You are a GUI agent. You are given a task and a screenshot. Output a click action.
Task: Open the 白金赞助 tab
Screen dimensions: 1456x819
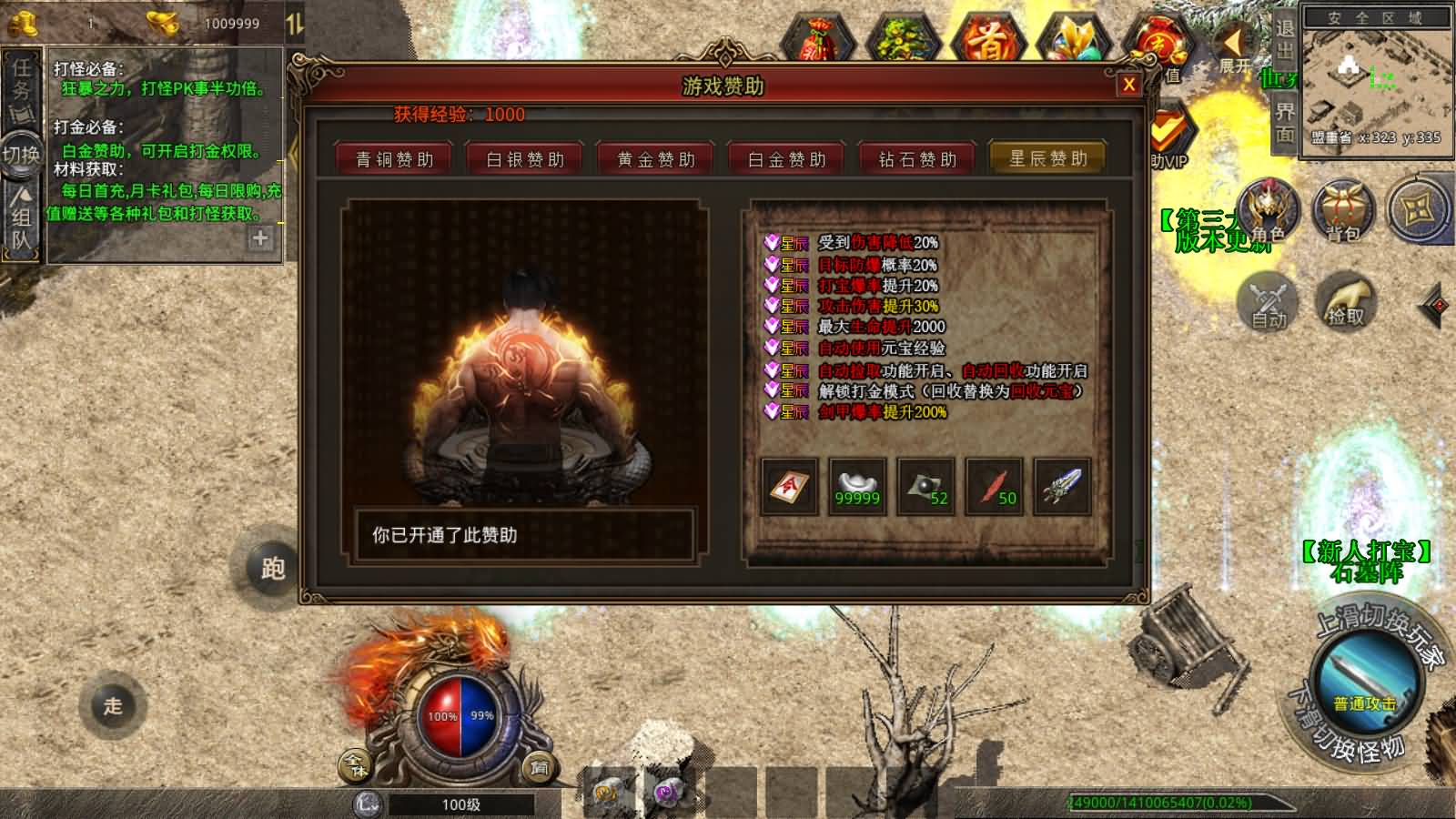(x=787, y=157)
